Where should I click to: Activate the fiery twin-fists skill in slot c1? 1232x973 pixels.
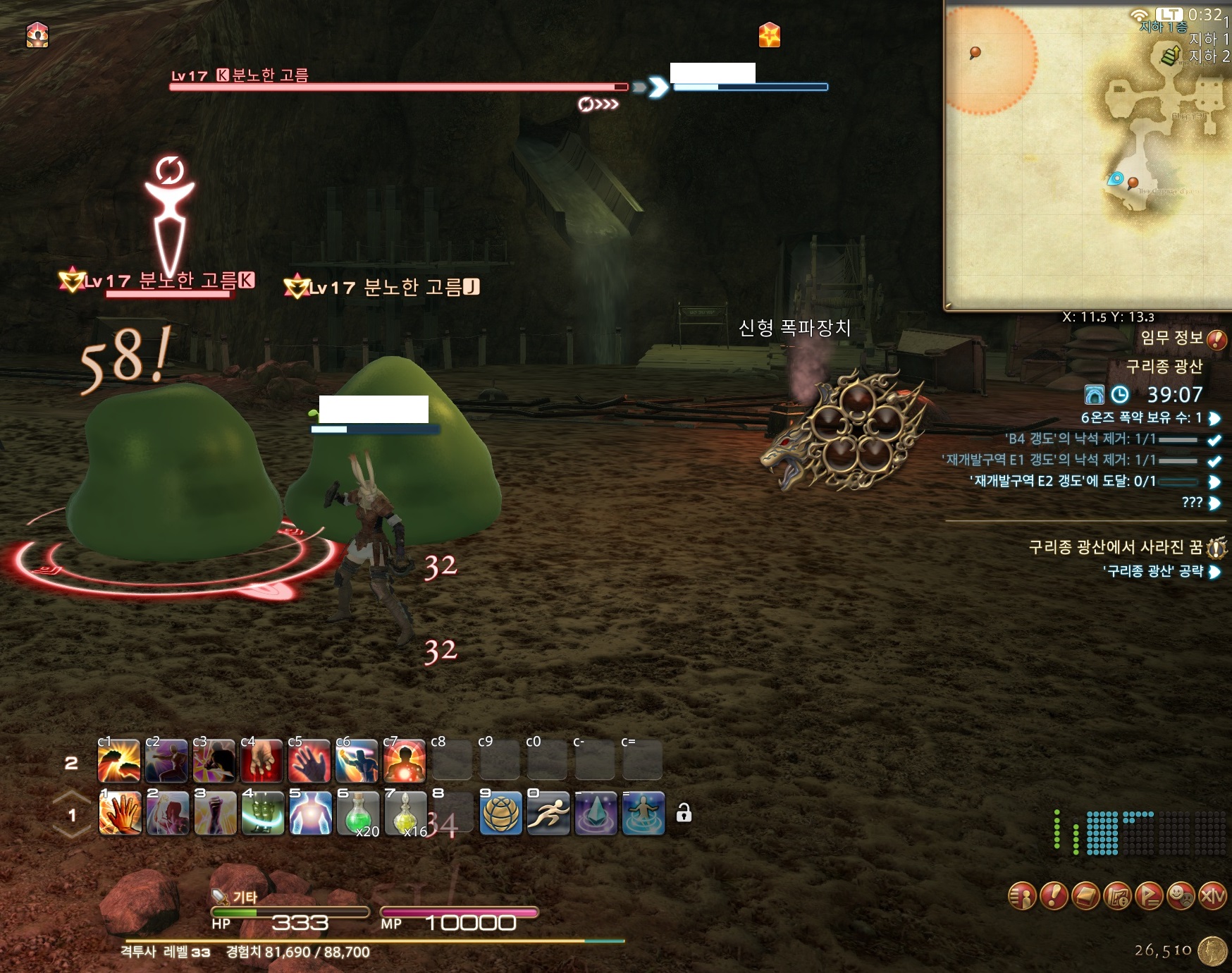coord(118,761)
